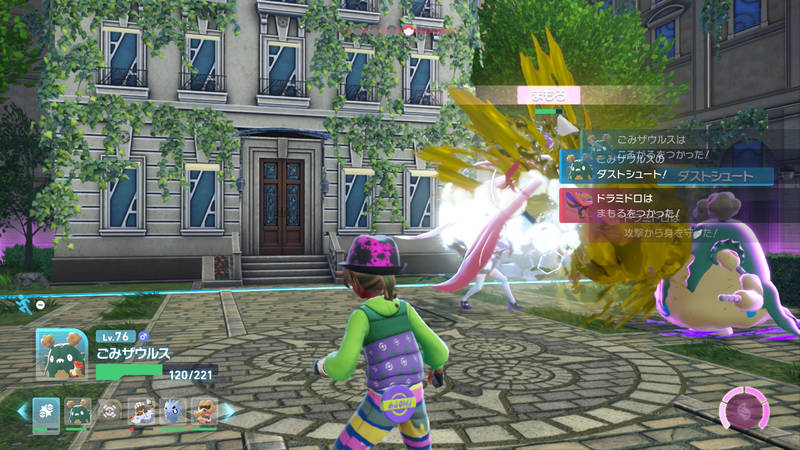Viewport: 800px width, 450px height.
Task: Click the left arrow of the party bar
Action: tap(22, 410)
